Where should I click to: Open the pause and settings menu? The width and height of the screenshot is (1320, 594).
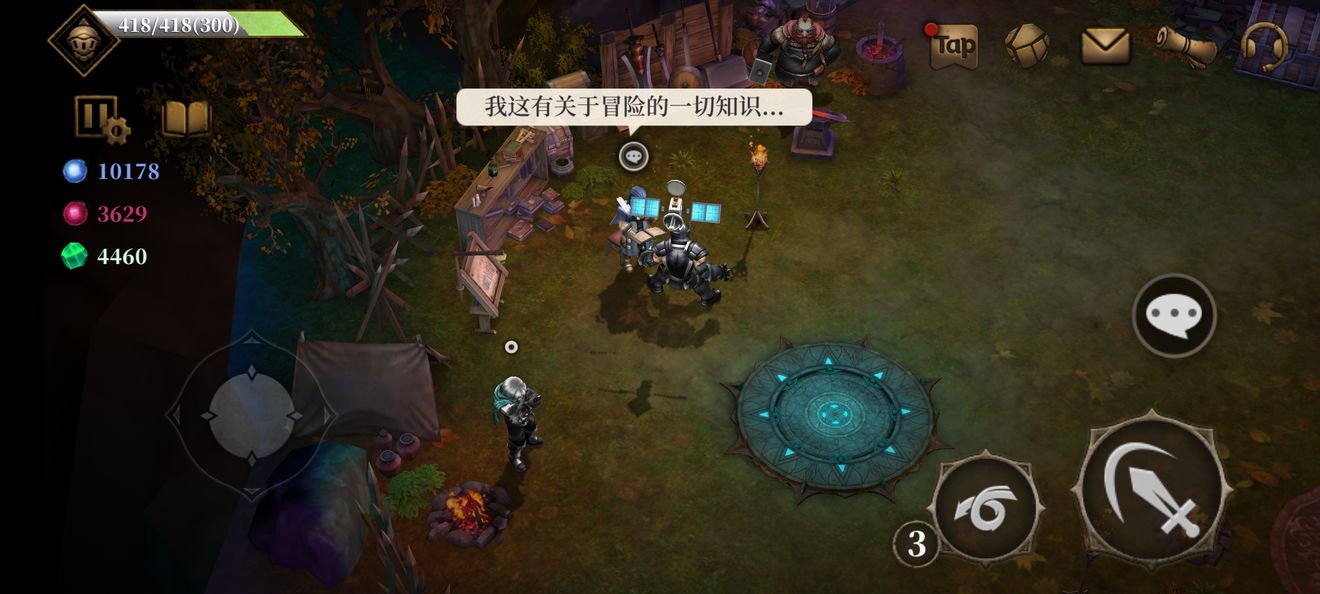tap(101, 119)
